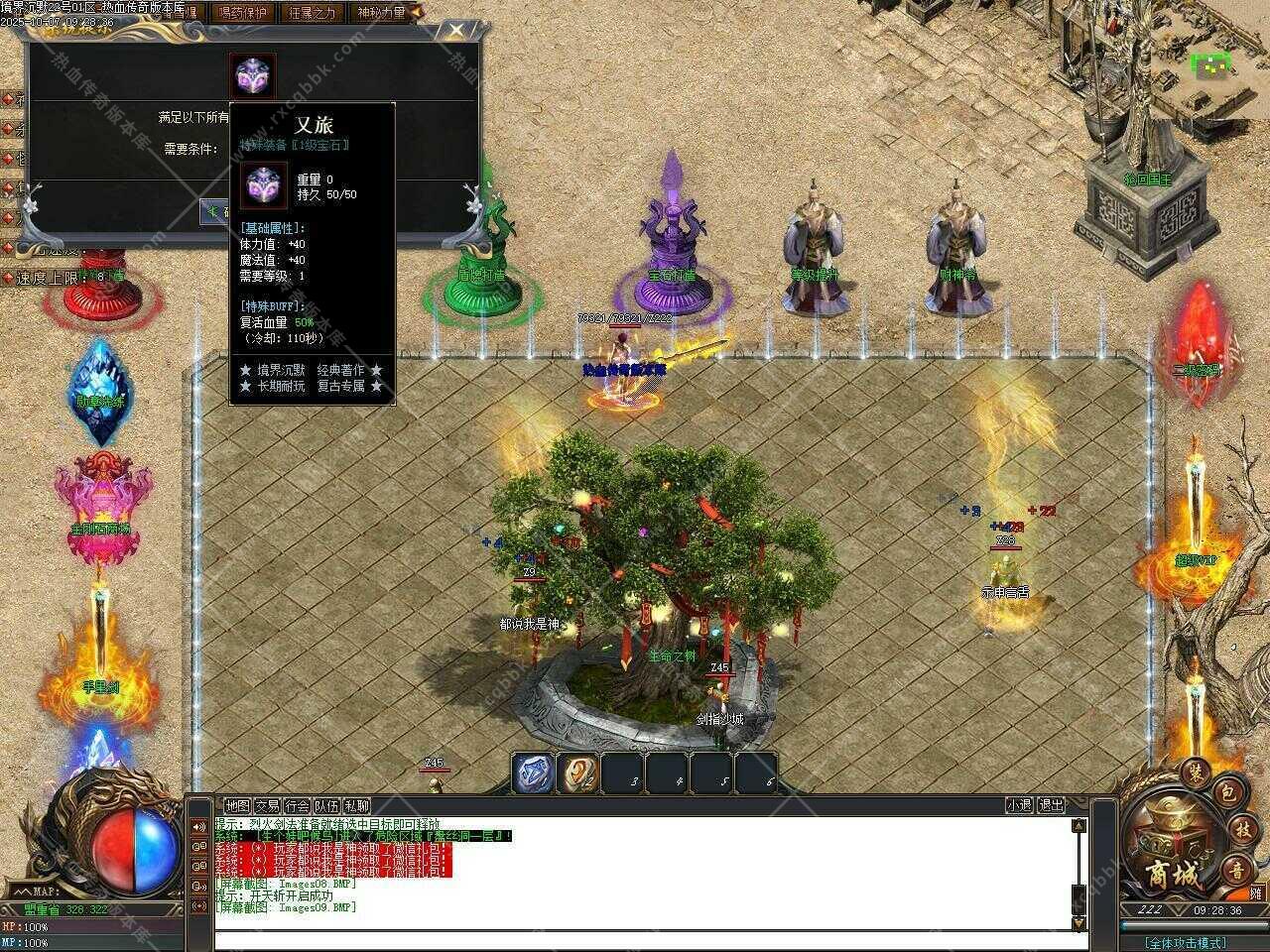Open the 神秘力量 tab
1270x952 pixels.
point(381,13)
